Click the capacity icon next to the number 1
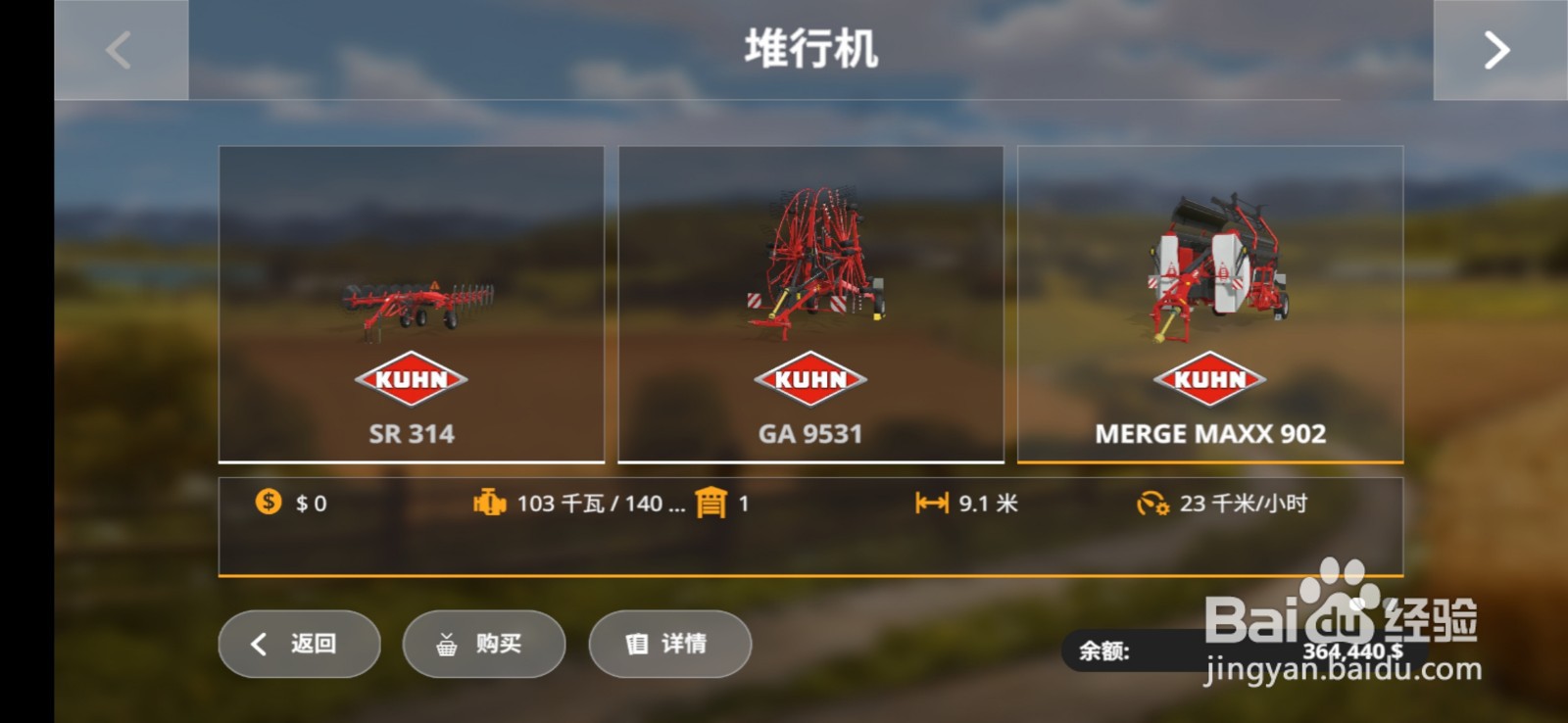This screenshot has height=723, width=1568. 712,503
